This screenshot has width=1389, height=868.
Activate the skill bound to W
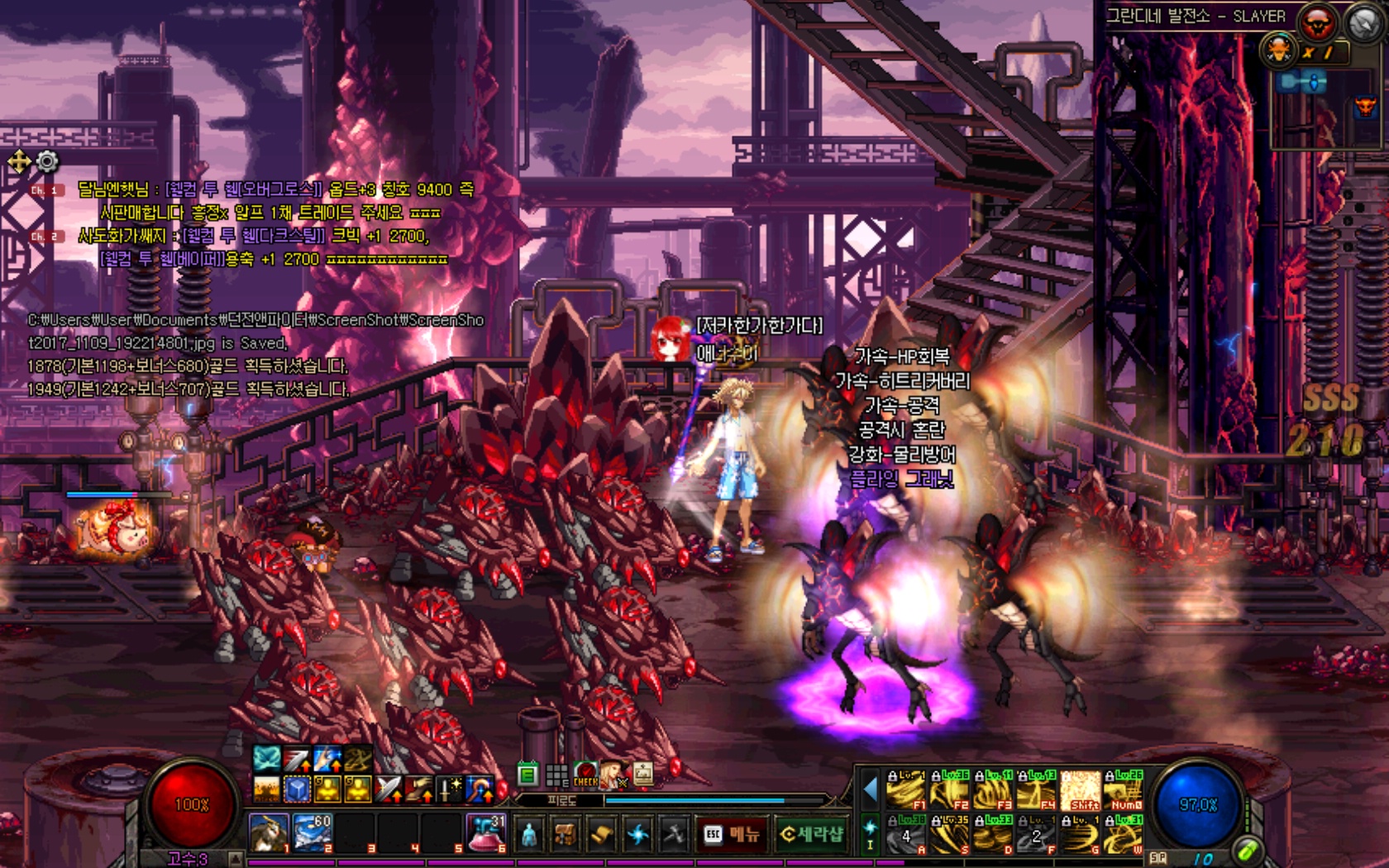coord(1124,835)
